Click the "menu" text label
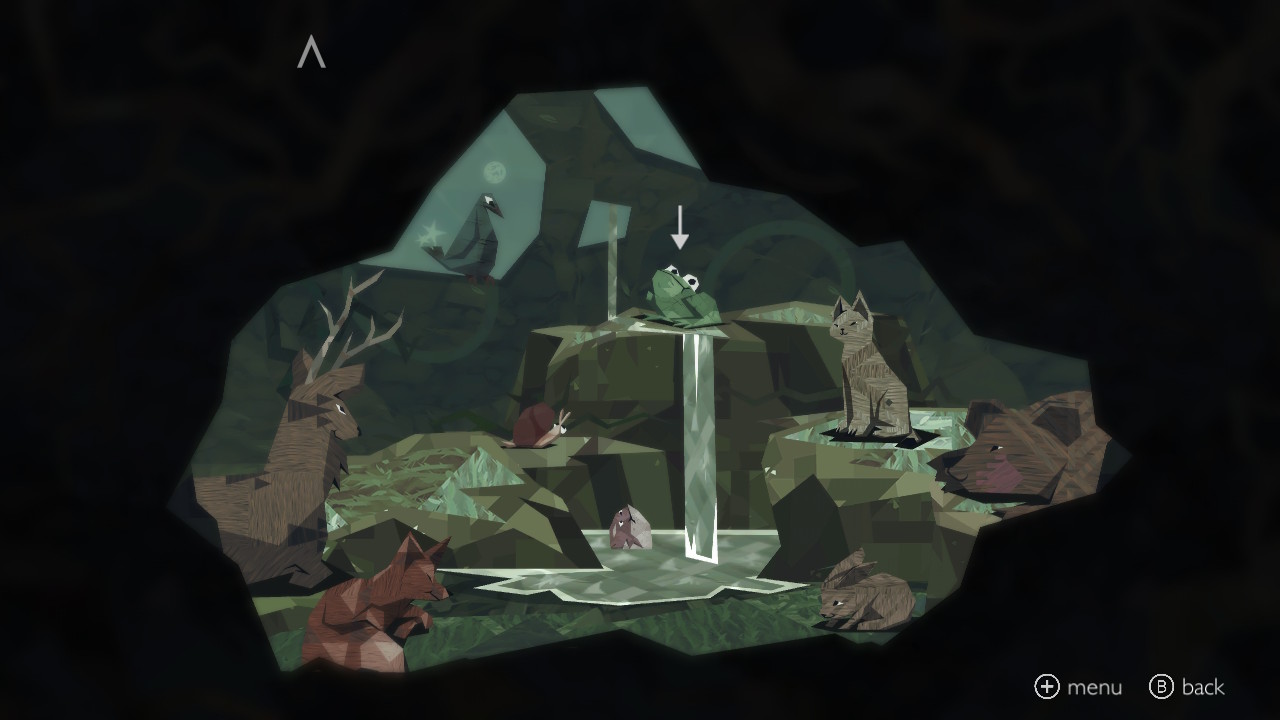1280x720 pixels. pyautogui.click(x=1097, y=688)
